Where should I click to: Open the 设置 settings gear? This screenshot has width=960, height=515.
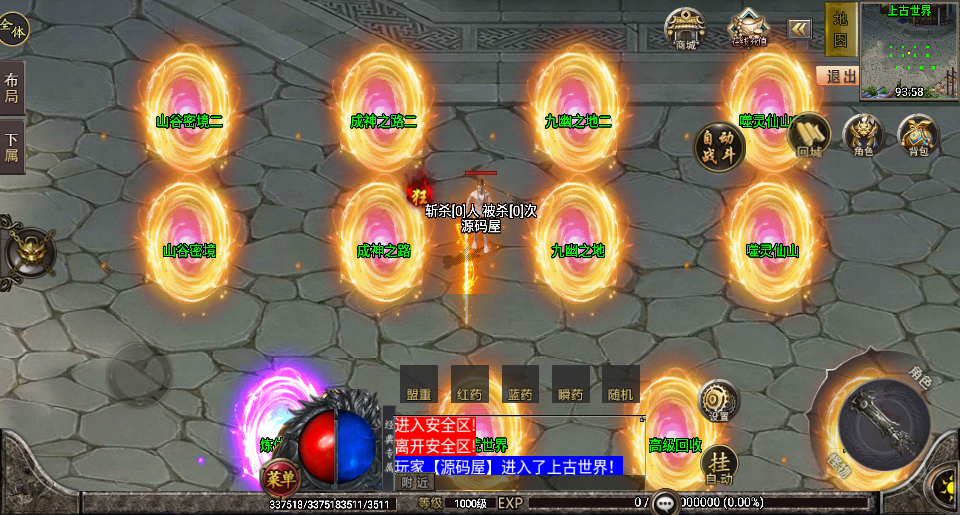coord(719,400)
